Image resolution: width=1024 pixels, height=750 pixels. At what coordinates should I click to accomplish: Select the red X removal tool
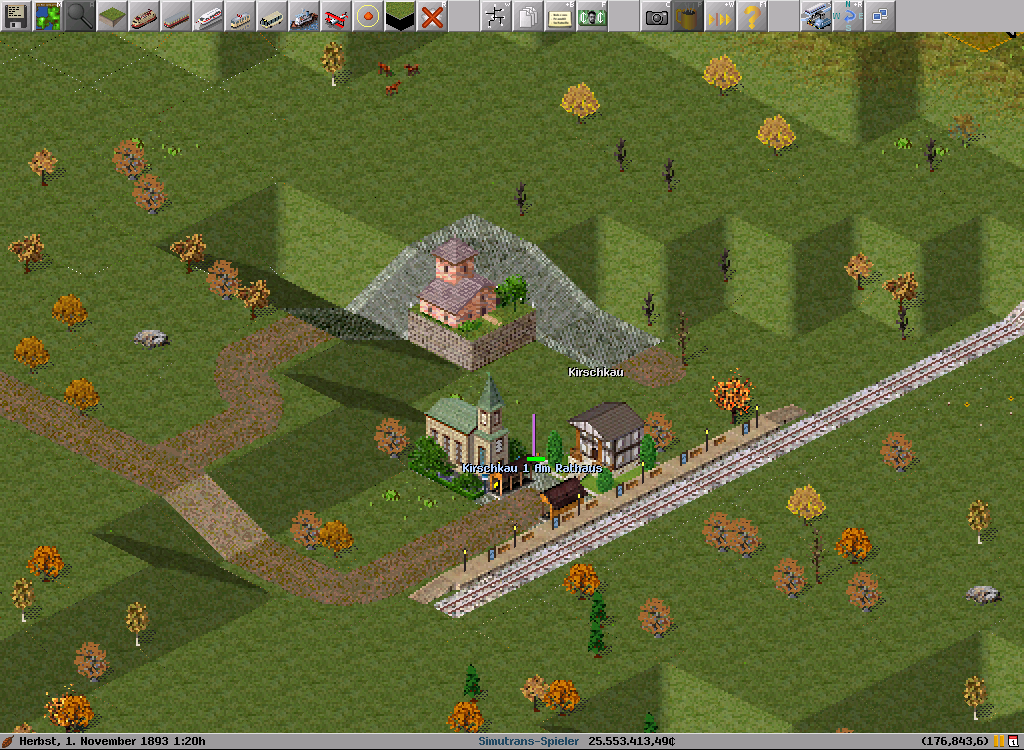(x=432, y=16)
